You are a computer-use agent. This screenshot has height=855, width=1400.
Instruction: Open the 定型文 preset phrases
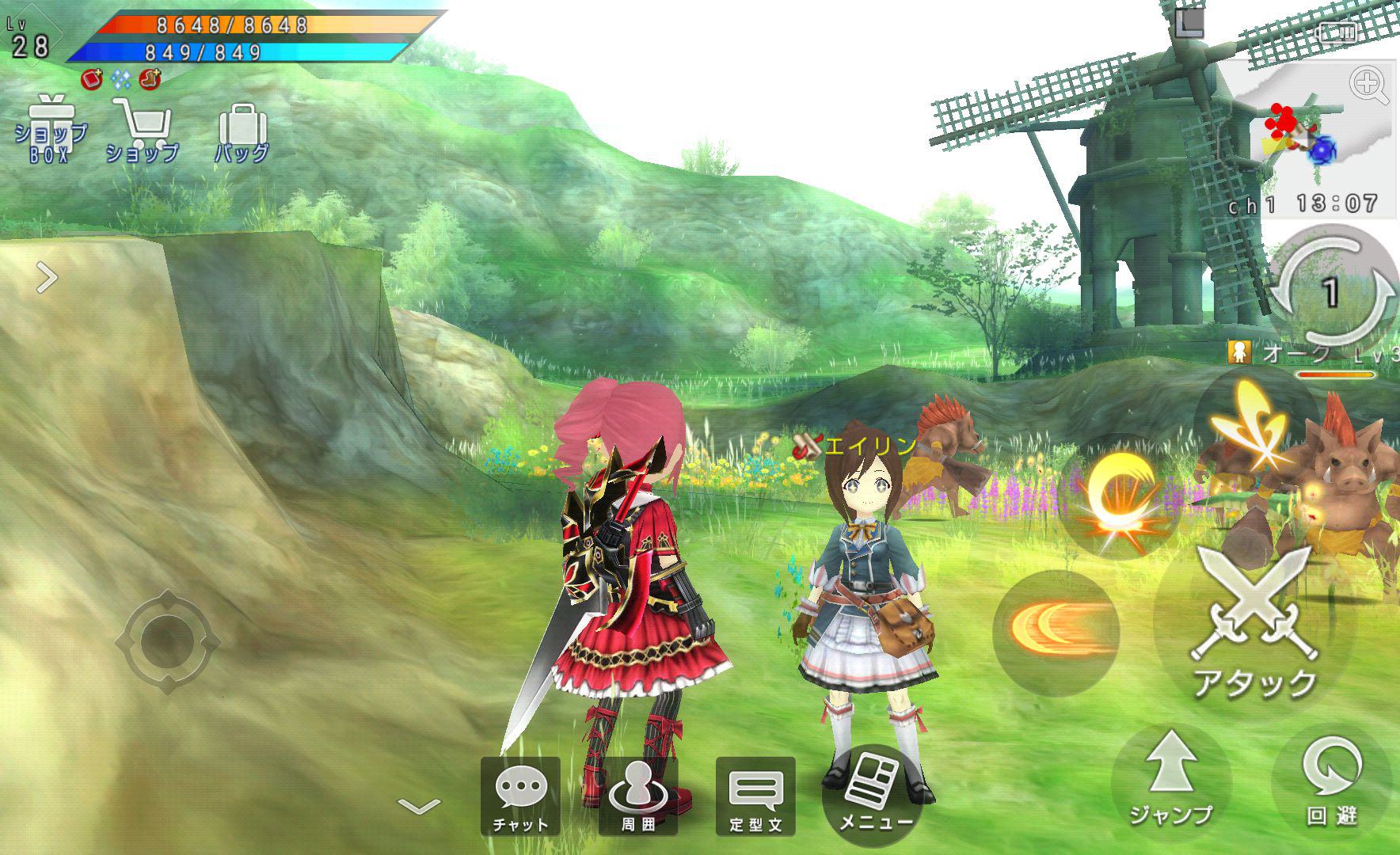pos(755,796)
